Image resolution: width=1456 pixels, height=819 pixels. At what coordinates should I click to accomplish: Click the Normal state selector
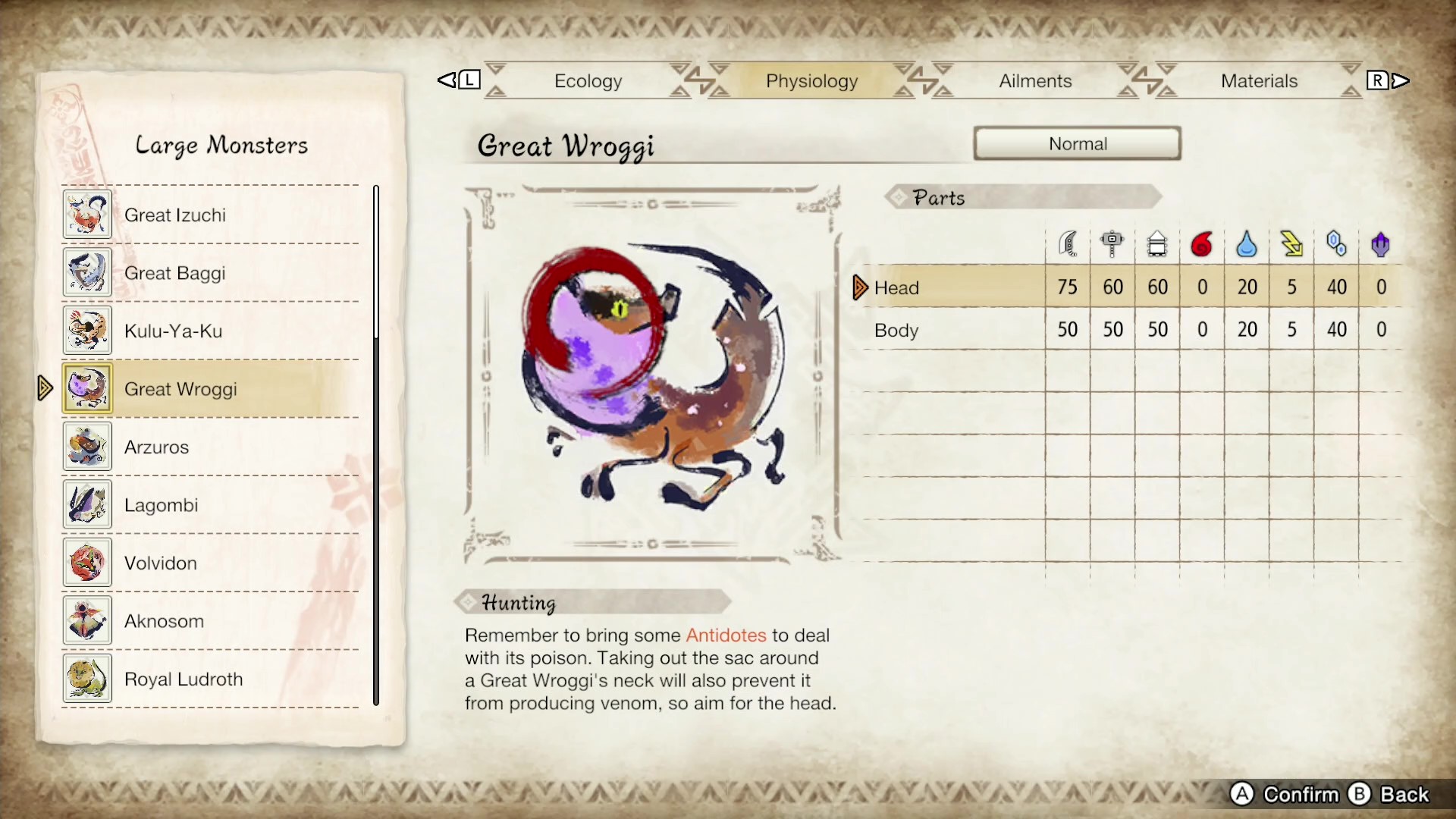click(1077, 143)
